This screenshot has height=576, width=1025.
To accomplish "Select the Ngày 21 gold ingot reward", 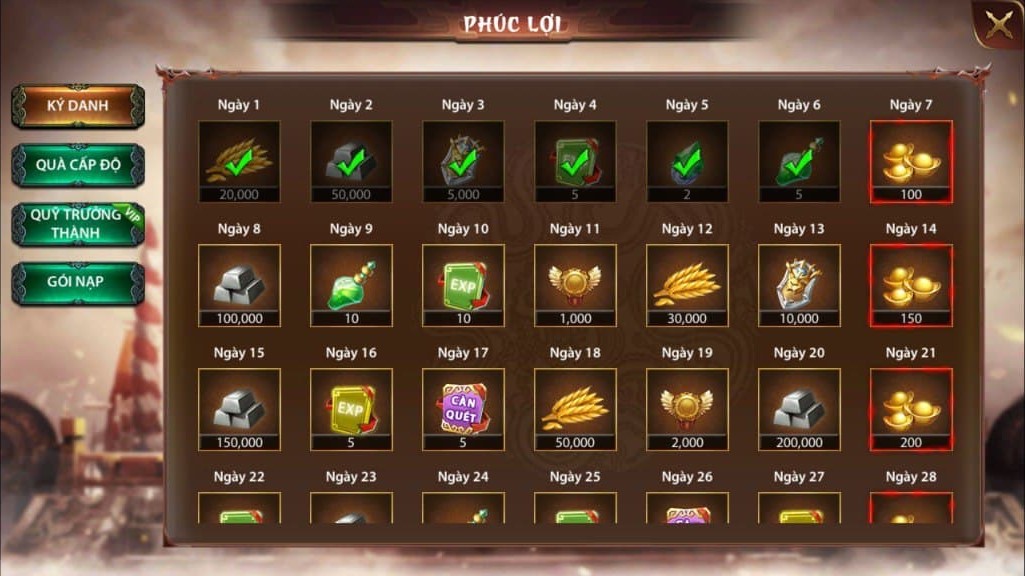I will (x=911, y=409).
